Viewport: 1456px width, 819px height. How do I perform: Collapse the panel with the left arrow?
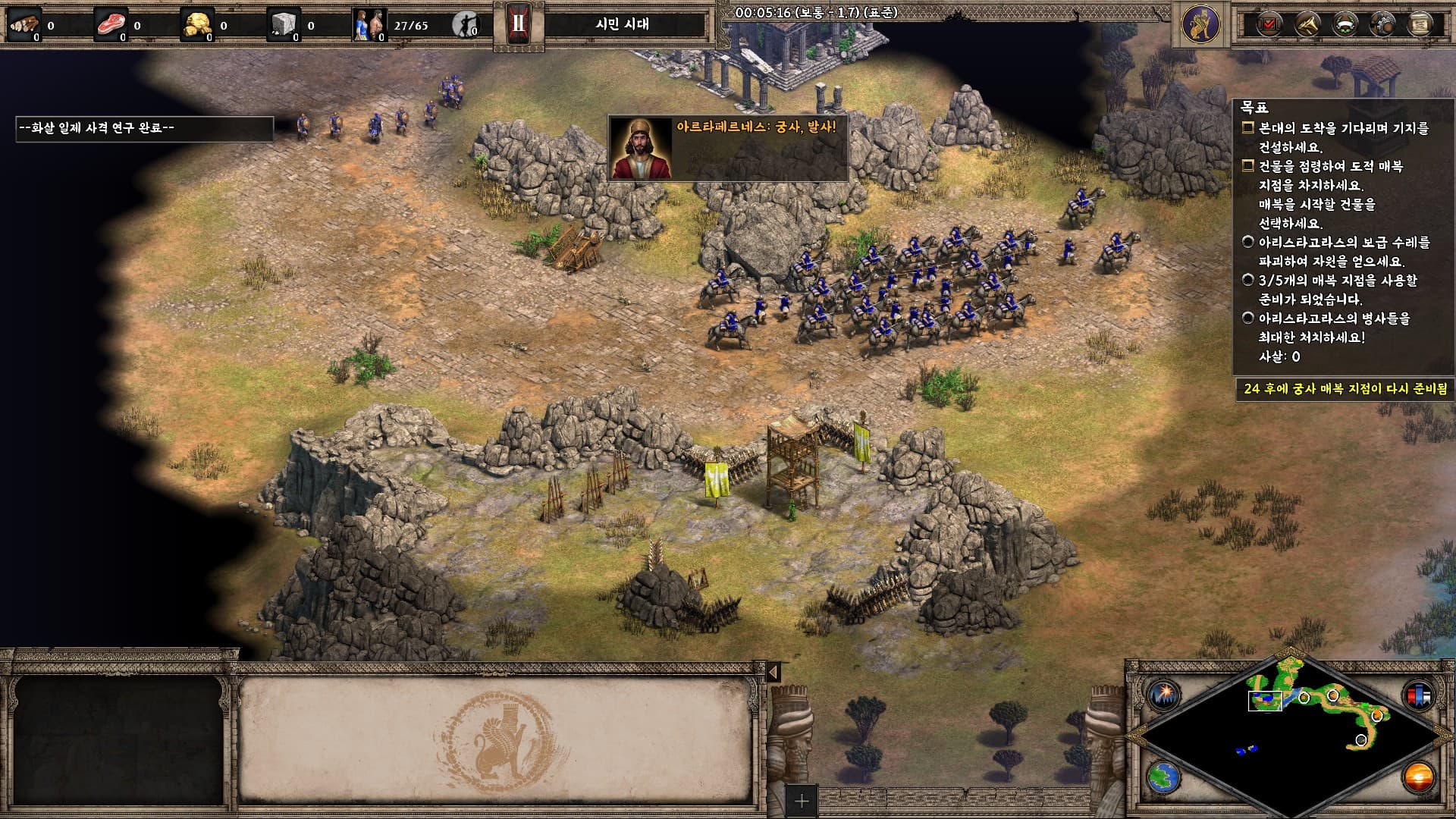773,672
